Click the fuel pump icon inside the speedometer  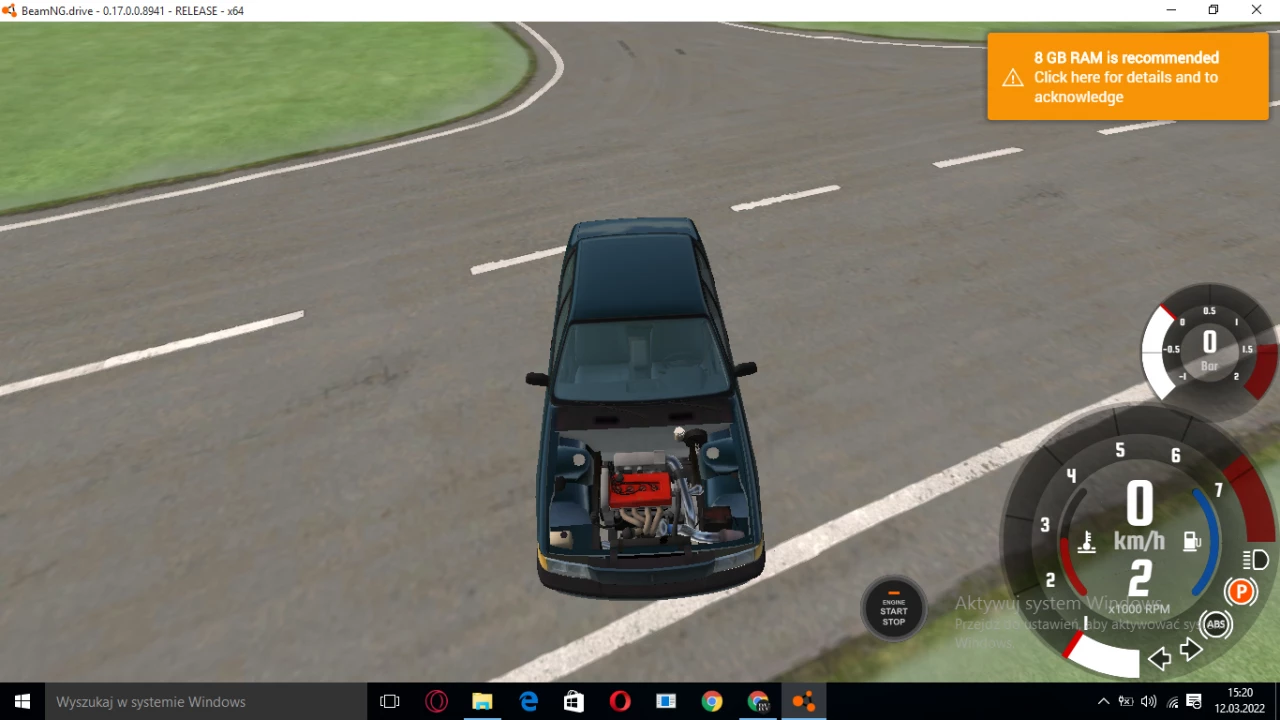click(x=1192, y=541)
